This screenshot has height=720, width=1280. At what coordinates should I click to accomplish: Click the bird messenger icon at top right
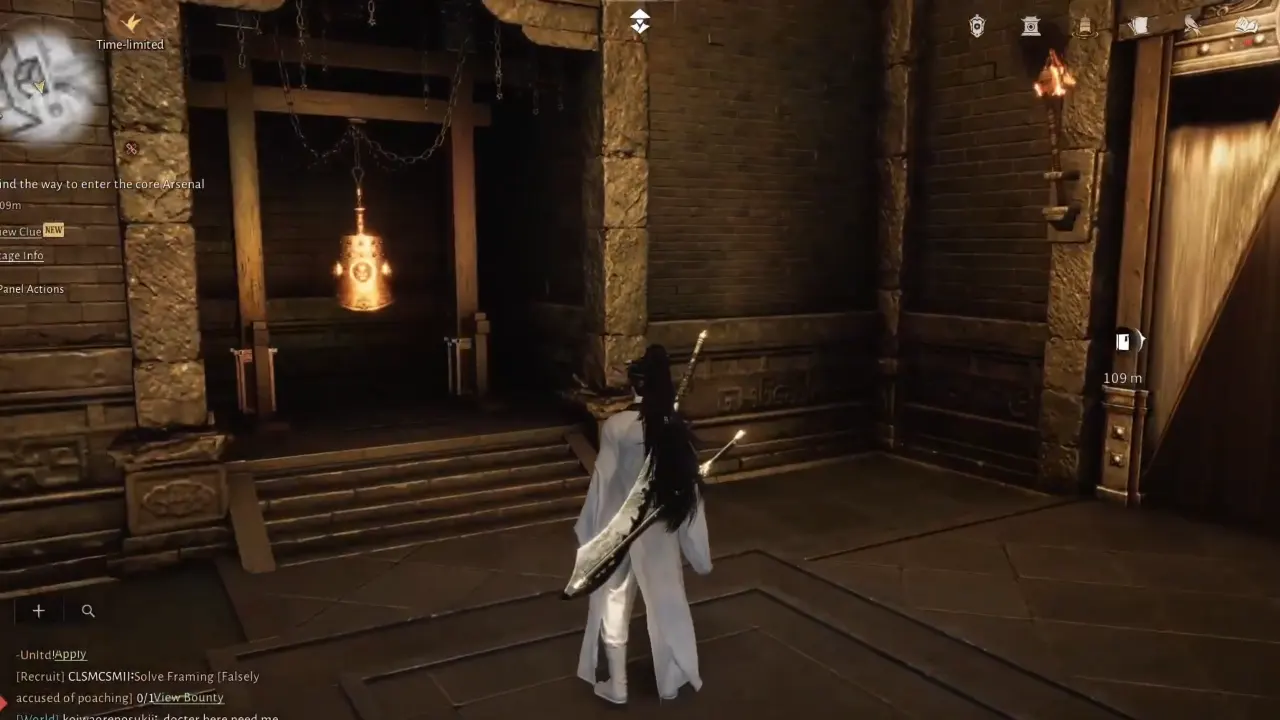pos(1192,25)
